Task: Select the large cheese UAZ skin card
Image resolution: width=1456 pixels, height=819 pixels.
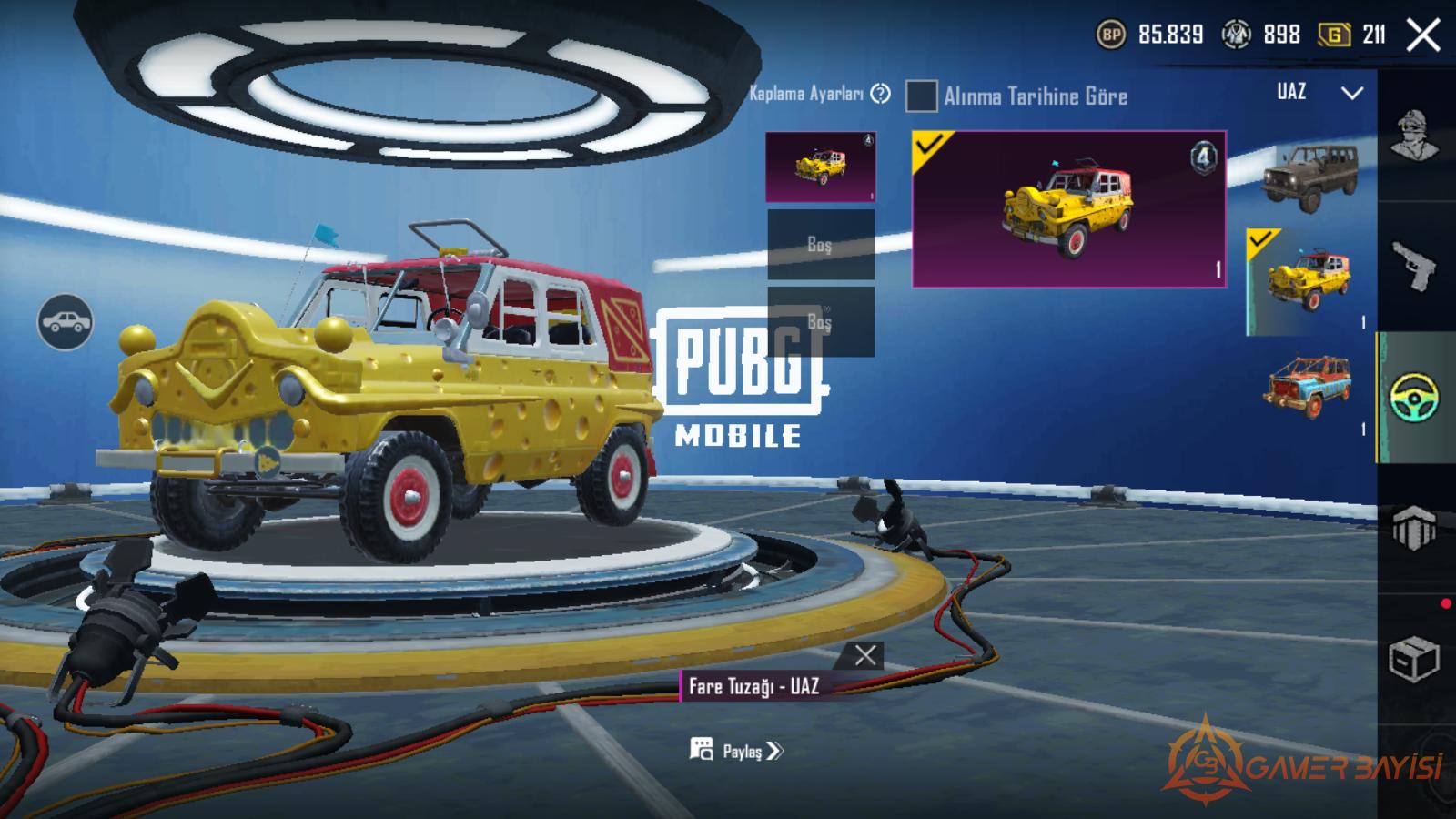Action: 1069,209
